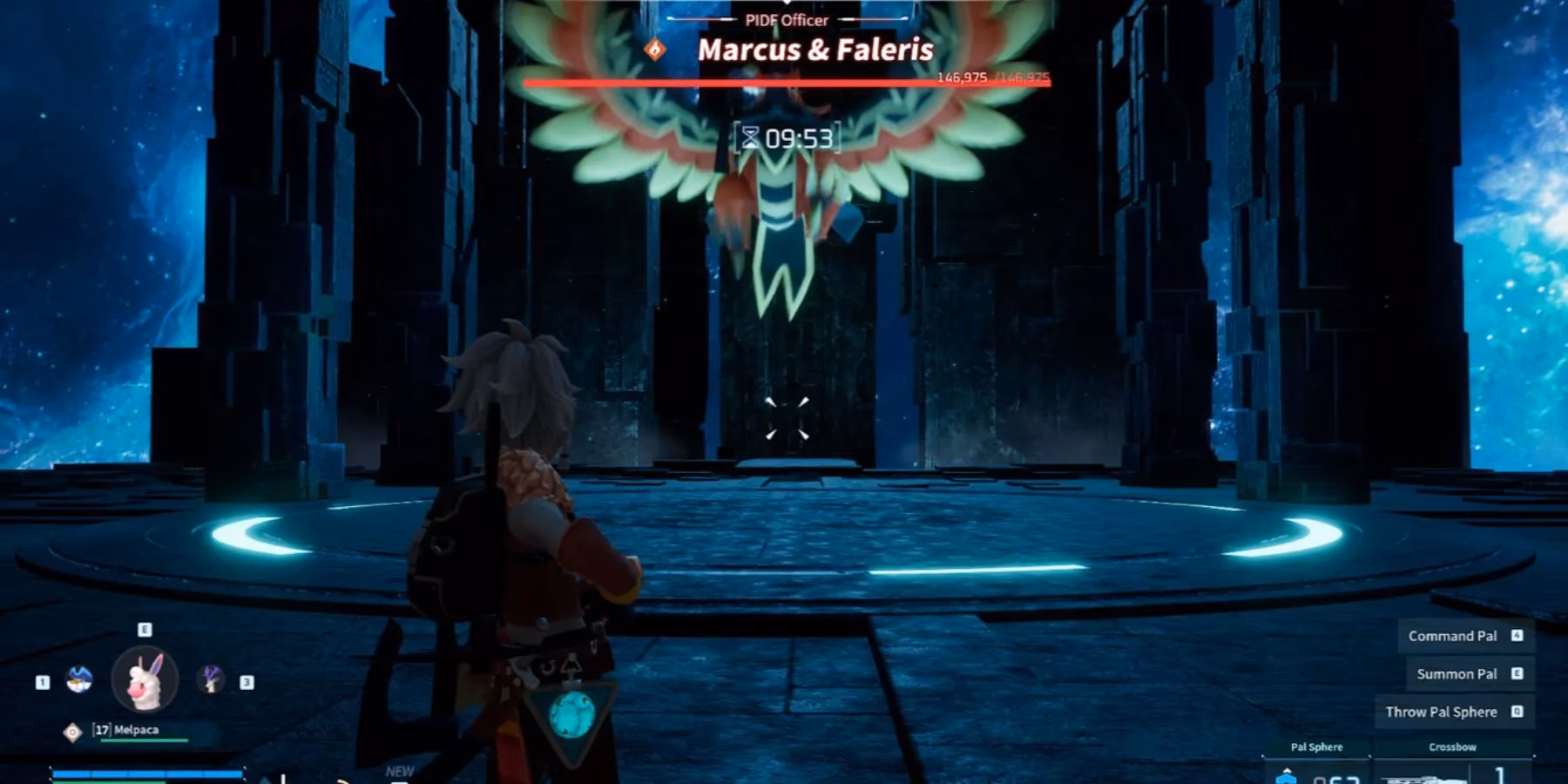Click the hourglass icon on the battle timer
This screenshot has height=784, width=1568.
click(x=751, y=135)
